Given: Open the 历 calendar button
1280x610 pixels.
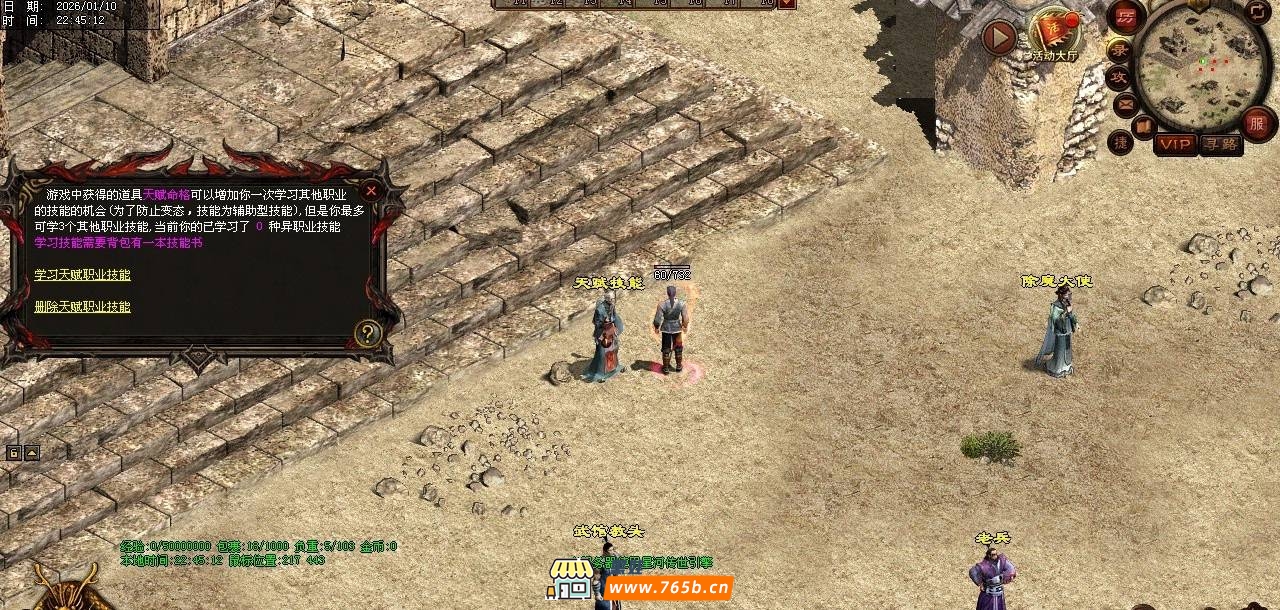Looking at the screenshot, I should (1126, 17).
